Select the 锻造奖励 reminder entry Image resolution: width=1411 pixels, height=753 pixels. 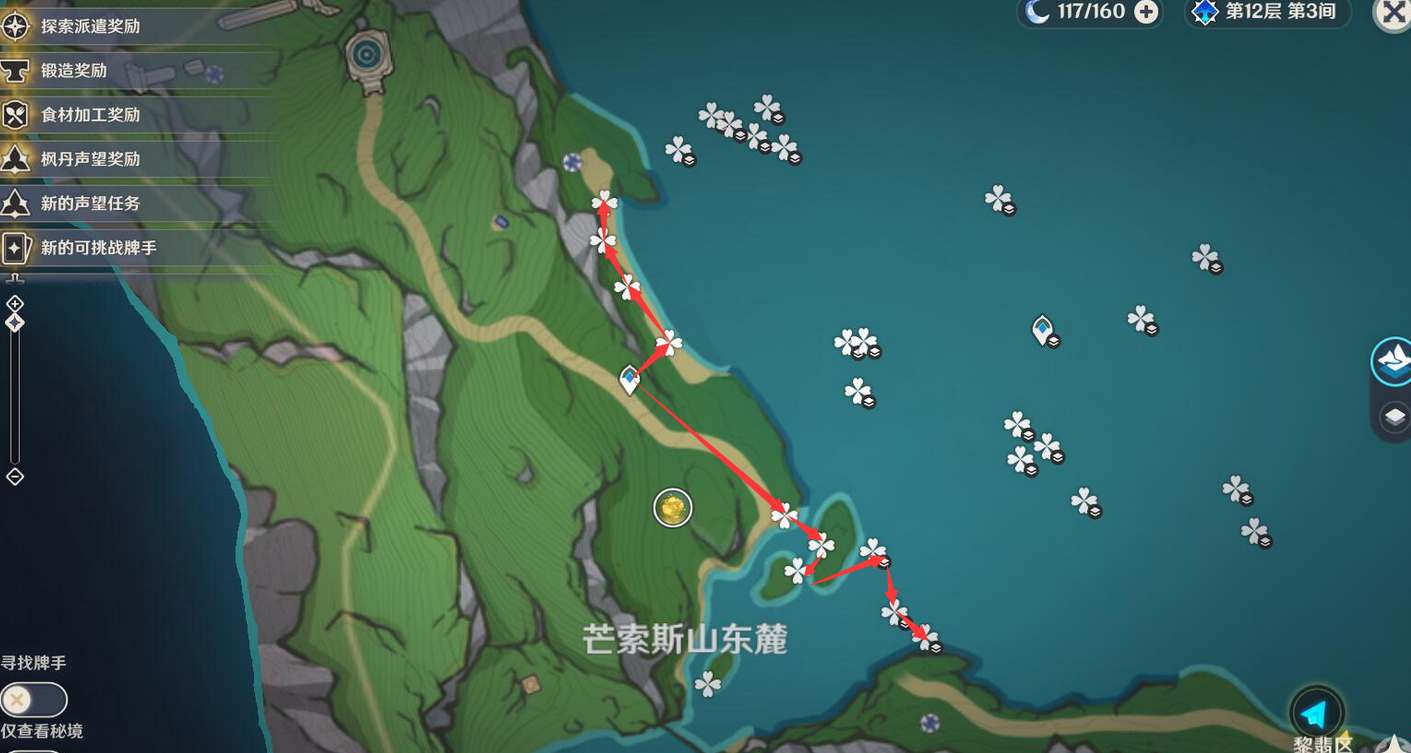[74, 70]
